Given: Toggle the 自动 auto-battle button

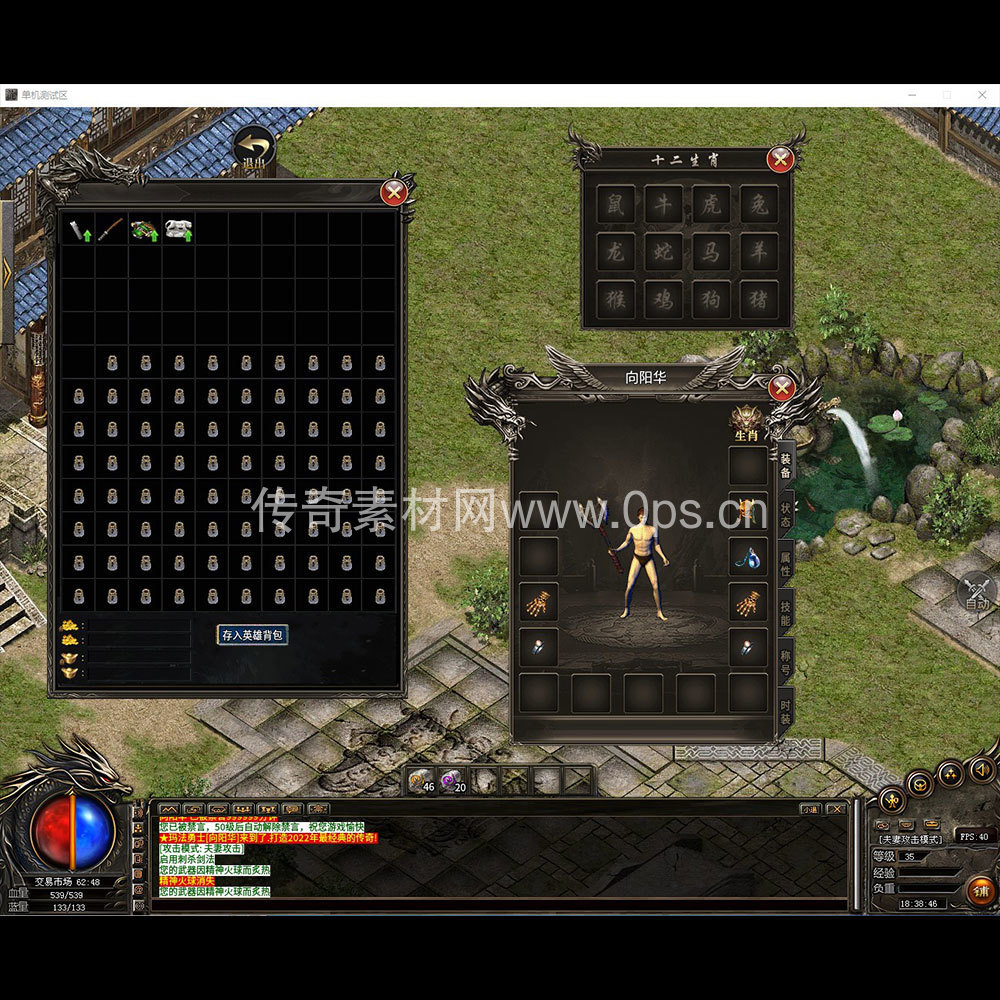Looking at the screenshot, I should point(977,593).
